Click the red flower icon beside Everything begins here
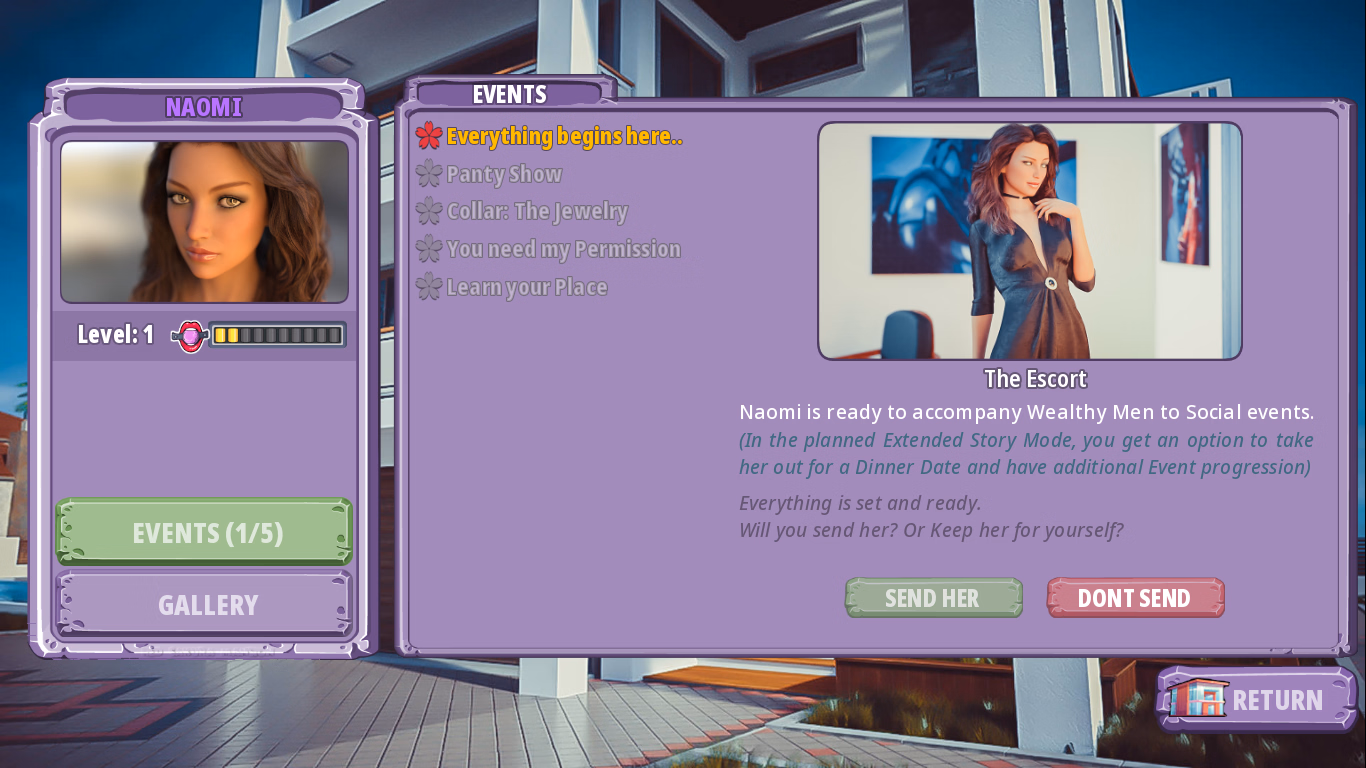The width and height of the screenshot is (1366, 768). pos(429,136)
